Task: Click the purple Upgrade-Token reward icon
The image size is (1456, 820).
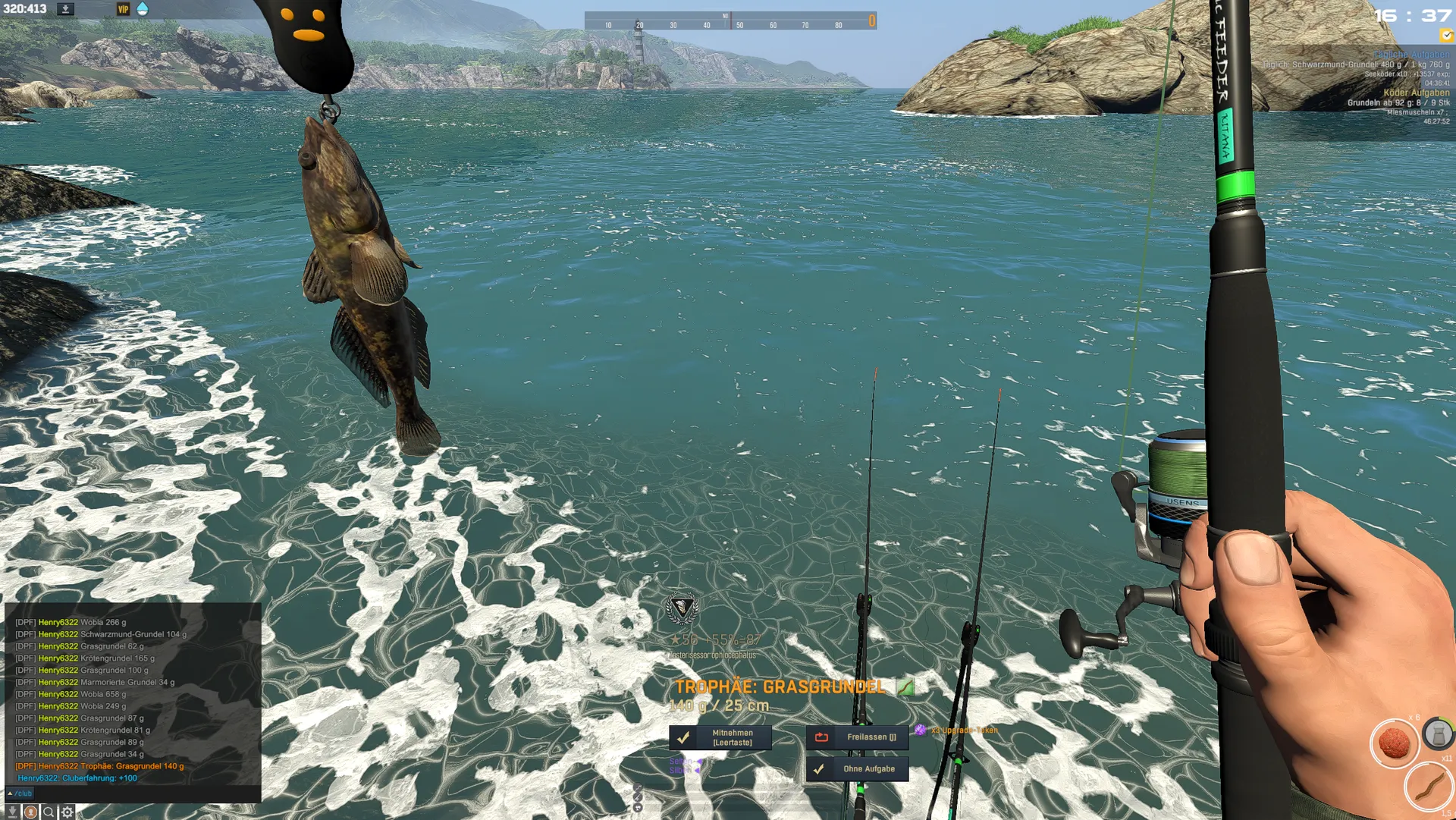Action: [x=920, y=730]
